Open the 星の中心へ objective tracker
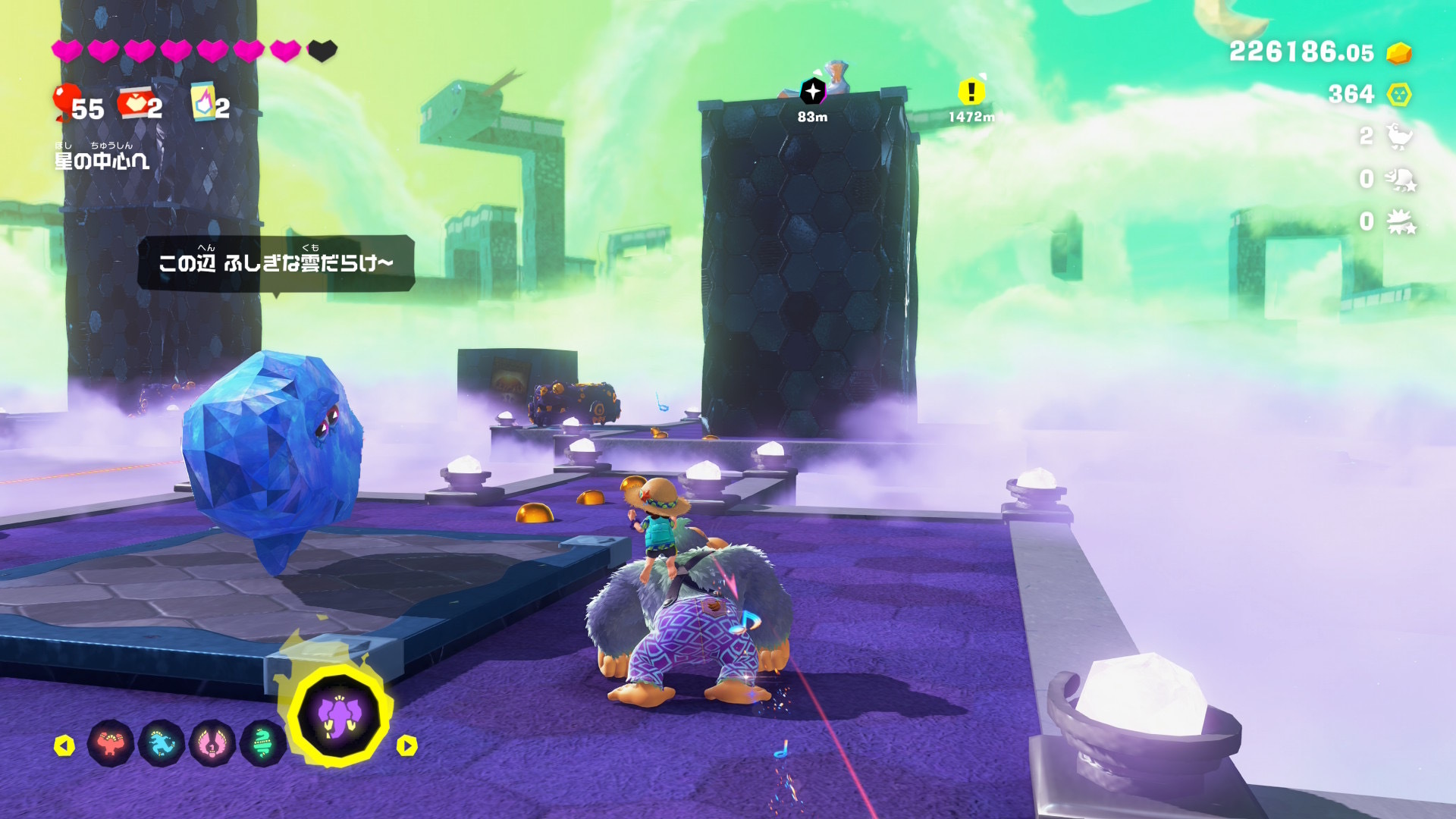This screenshot has width=1456, height=819. coord(102,161)
